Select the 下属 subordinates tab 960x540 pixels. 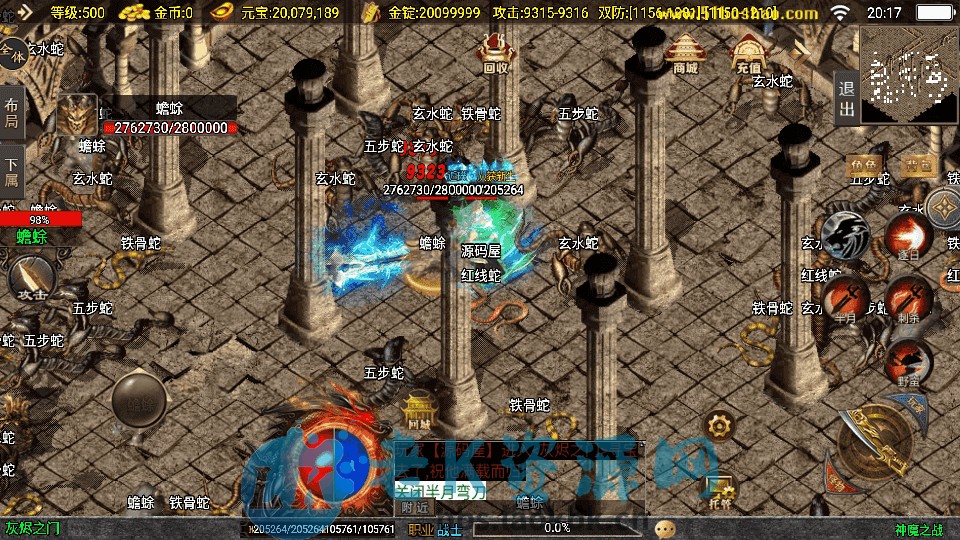12,171
